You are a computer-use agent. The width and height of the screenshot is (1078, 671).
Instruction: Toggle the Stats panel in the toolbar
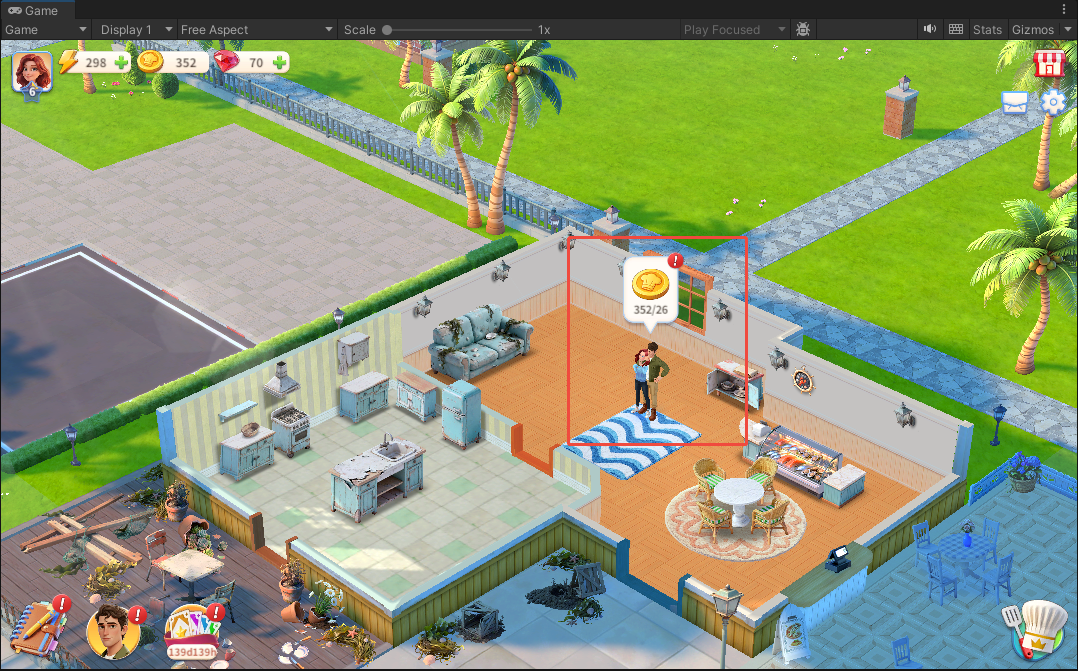tap(987, 30)
